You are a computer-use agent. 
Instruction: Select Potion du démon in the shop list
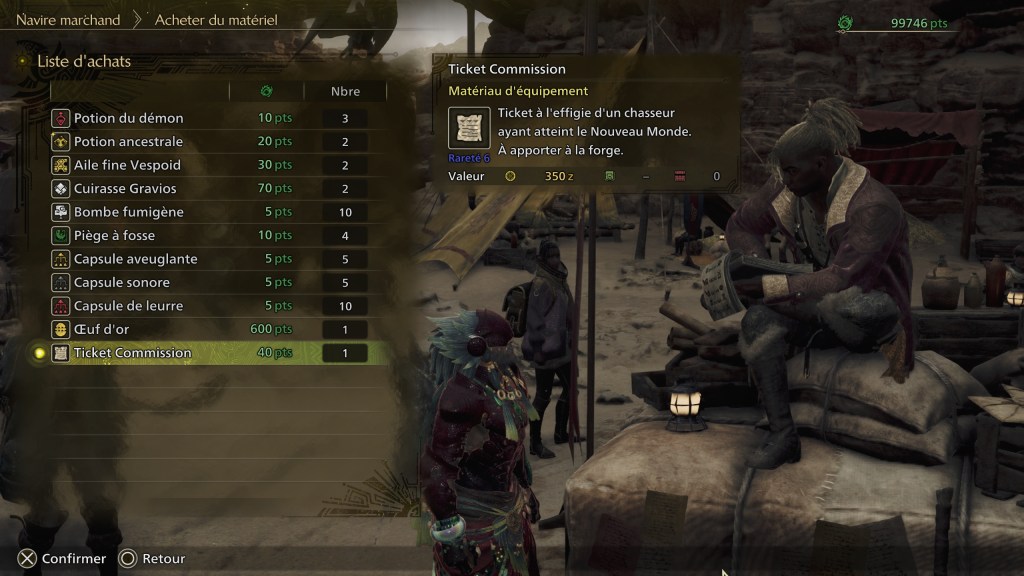[x=128, y=118]
